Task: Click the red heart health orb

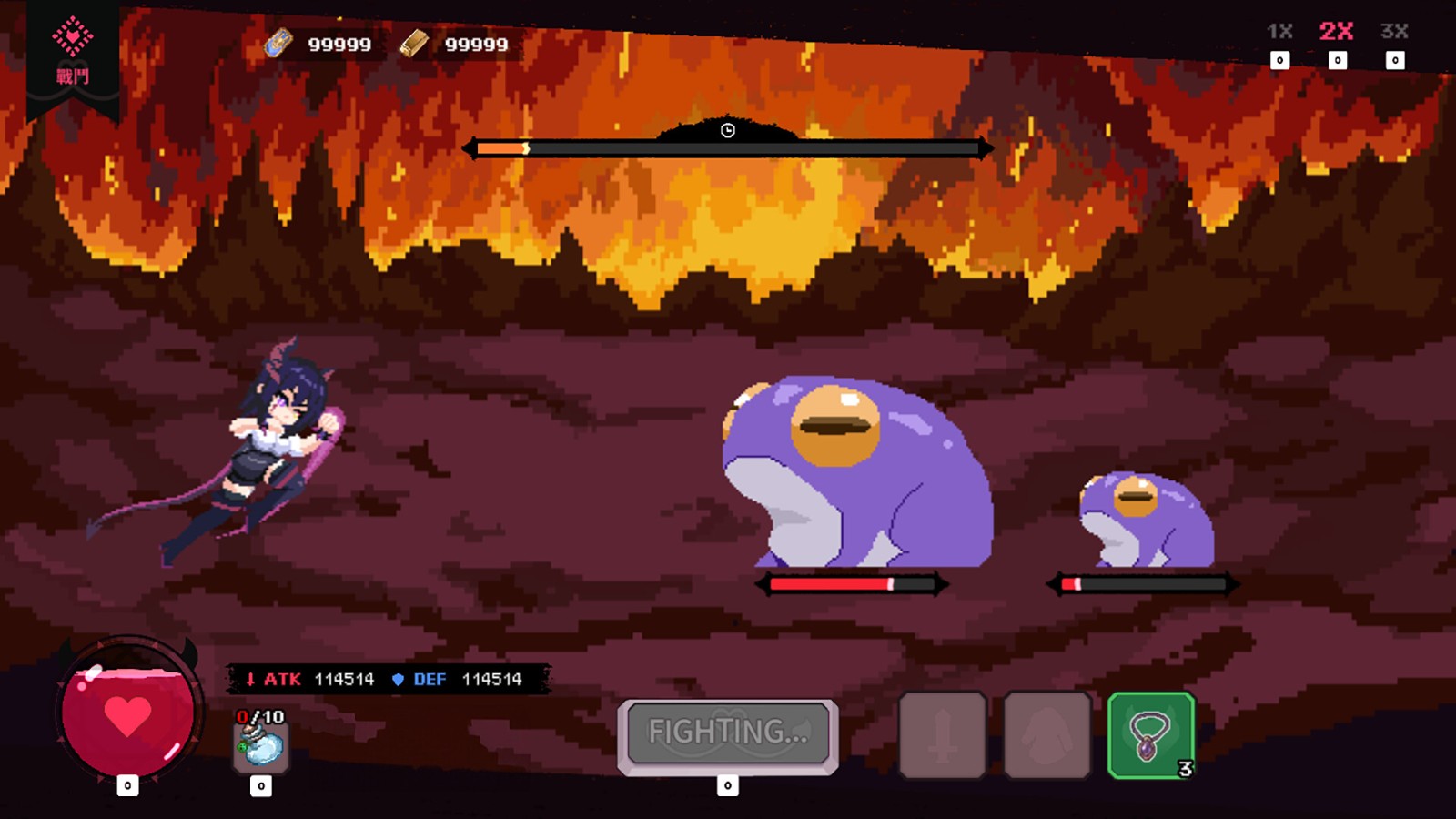Action: tap(127, 714)
